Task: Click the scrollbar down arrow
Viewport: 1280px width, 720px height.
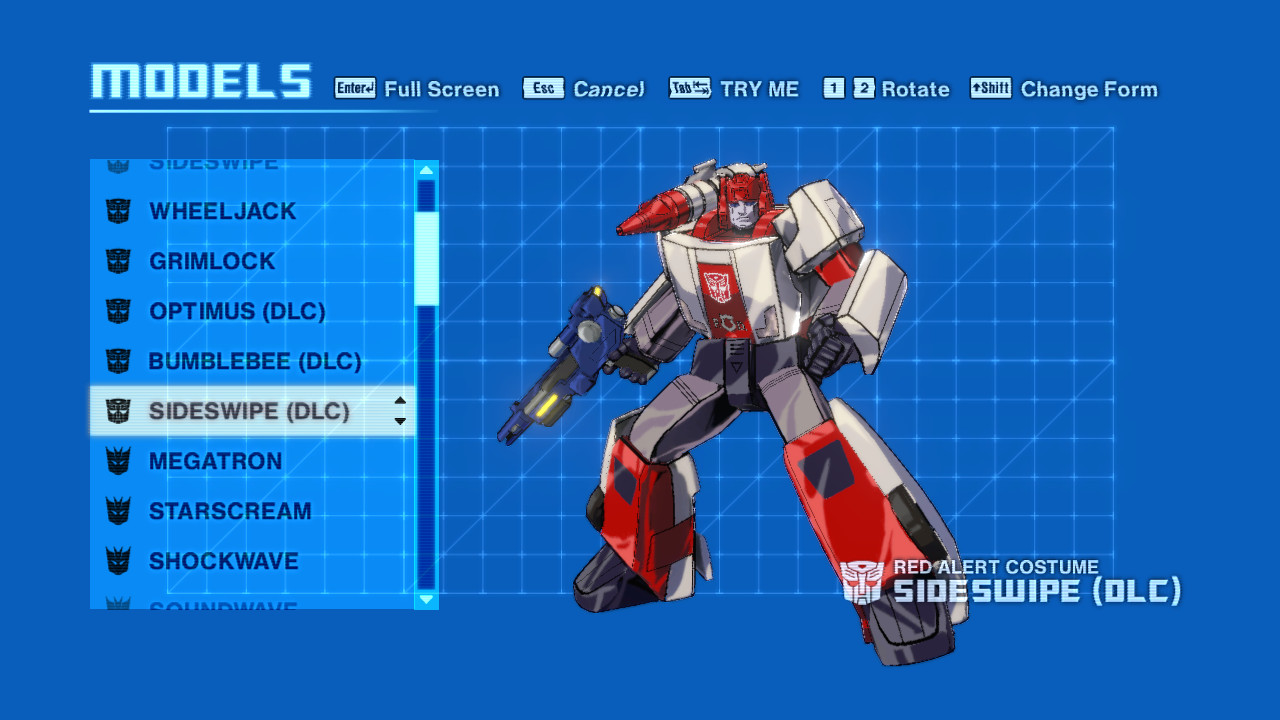Action: coord(424,601)
